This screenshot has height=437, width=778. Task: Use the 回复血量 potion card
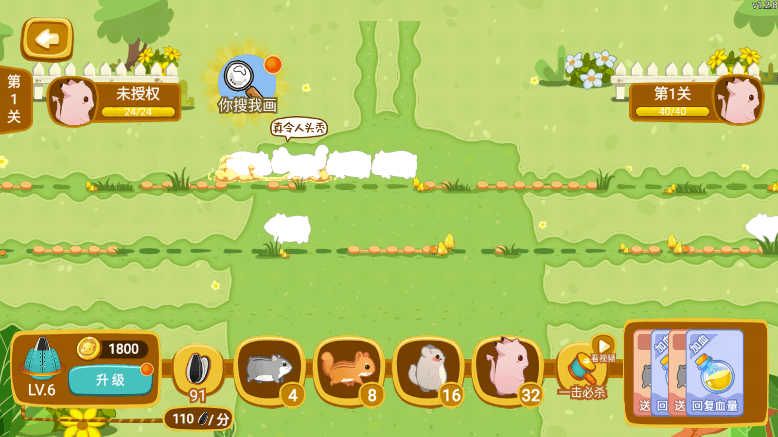pyautogui.click(x=715, y=373)
